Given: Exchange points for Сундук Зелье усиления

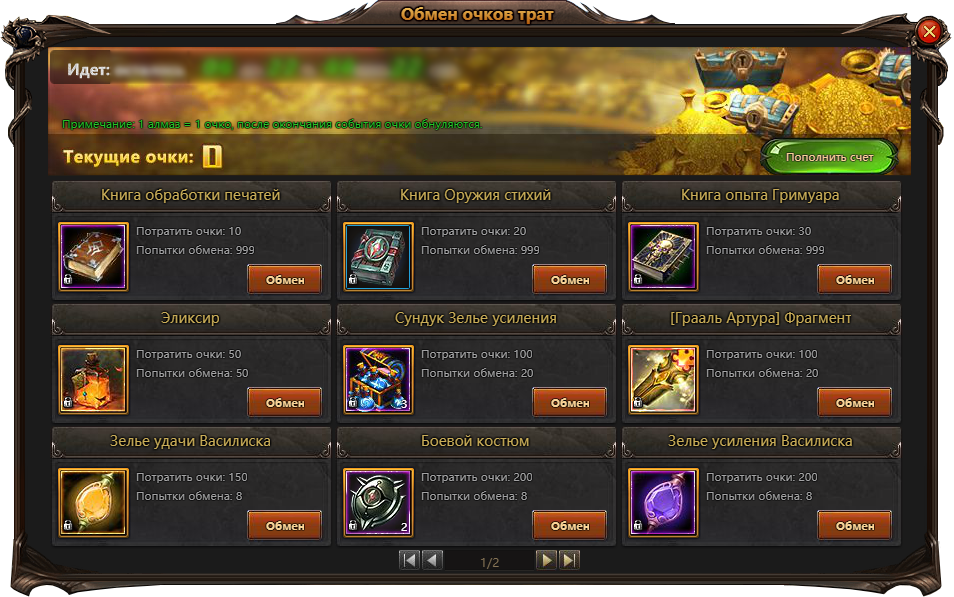Looking at the screenshot, I should click(x=569, y=403).
